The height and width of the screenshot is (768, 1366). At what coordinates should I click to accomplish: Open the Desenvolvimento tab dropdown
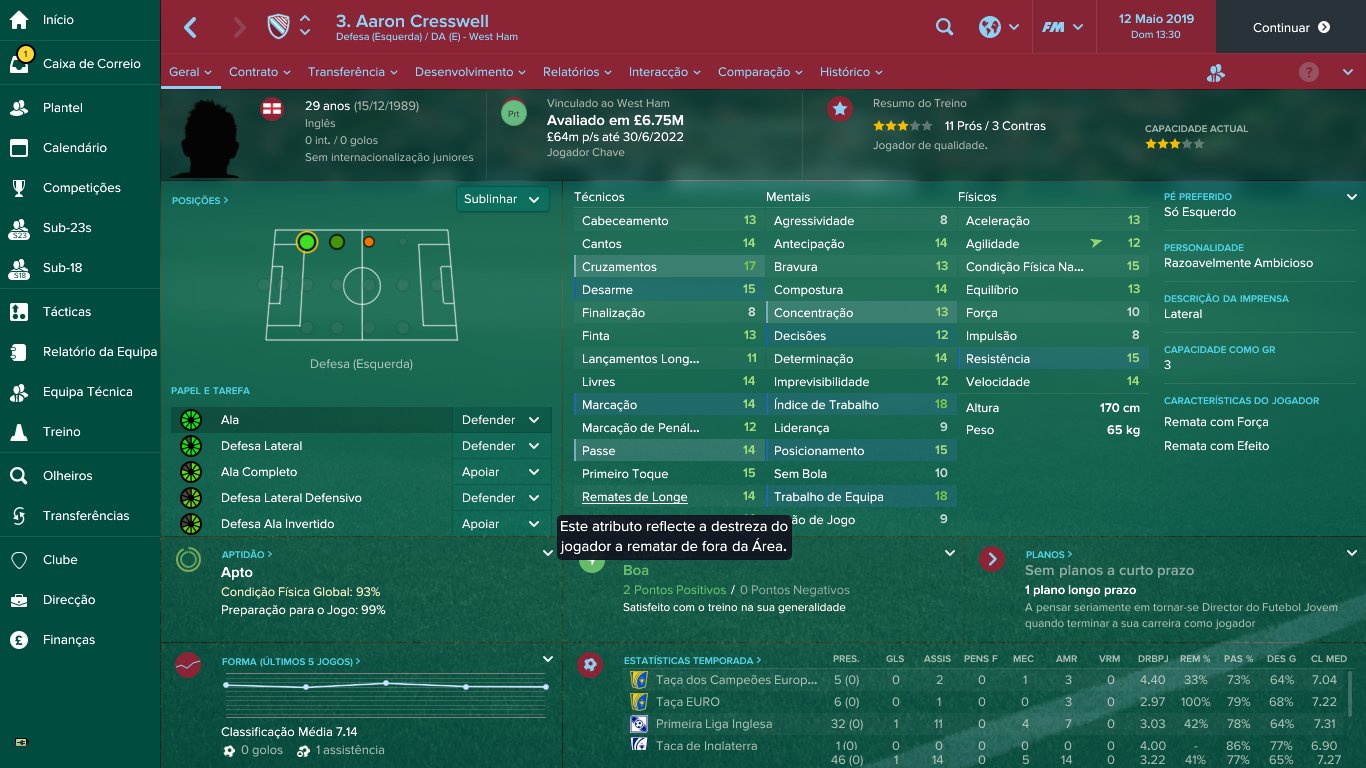[470, 72]
